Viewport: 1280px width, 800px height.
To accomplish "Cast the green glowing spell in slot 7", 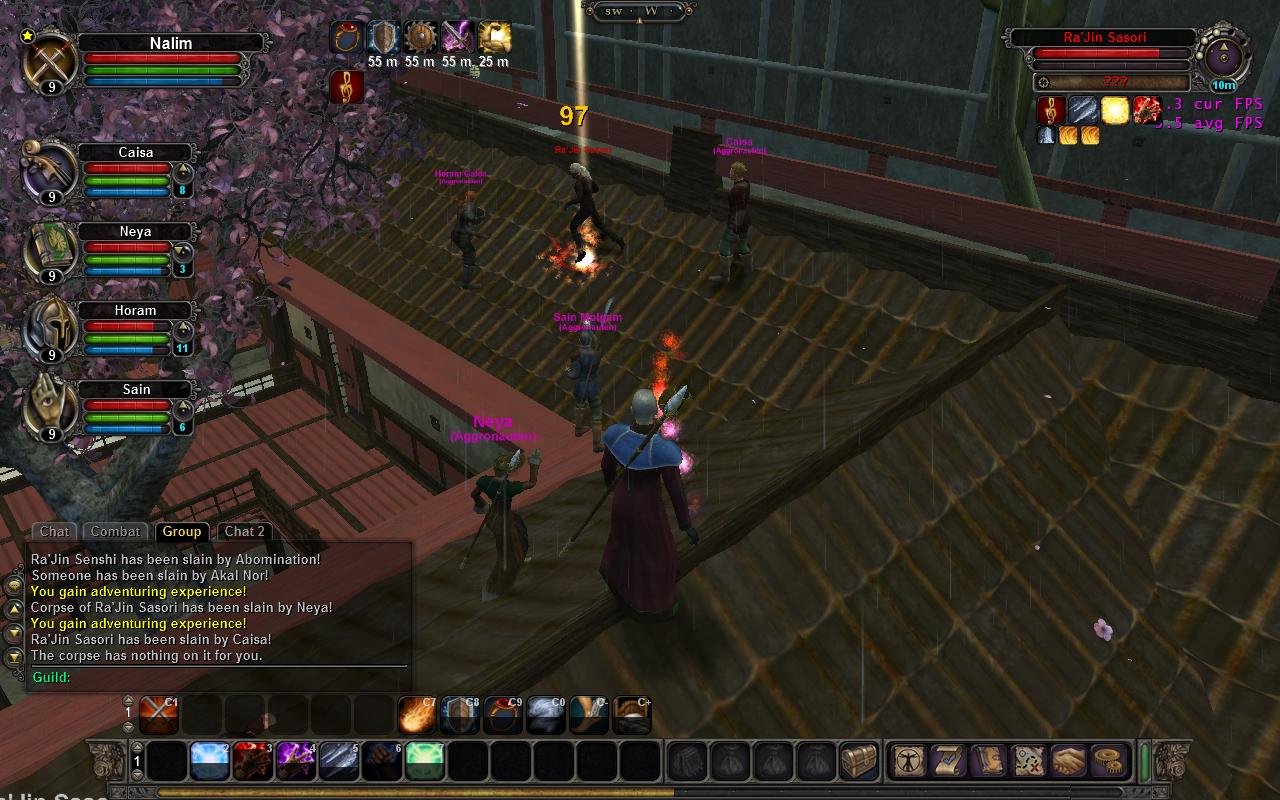I will tap(425, 762).
